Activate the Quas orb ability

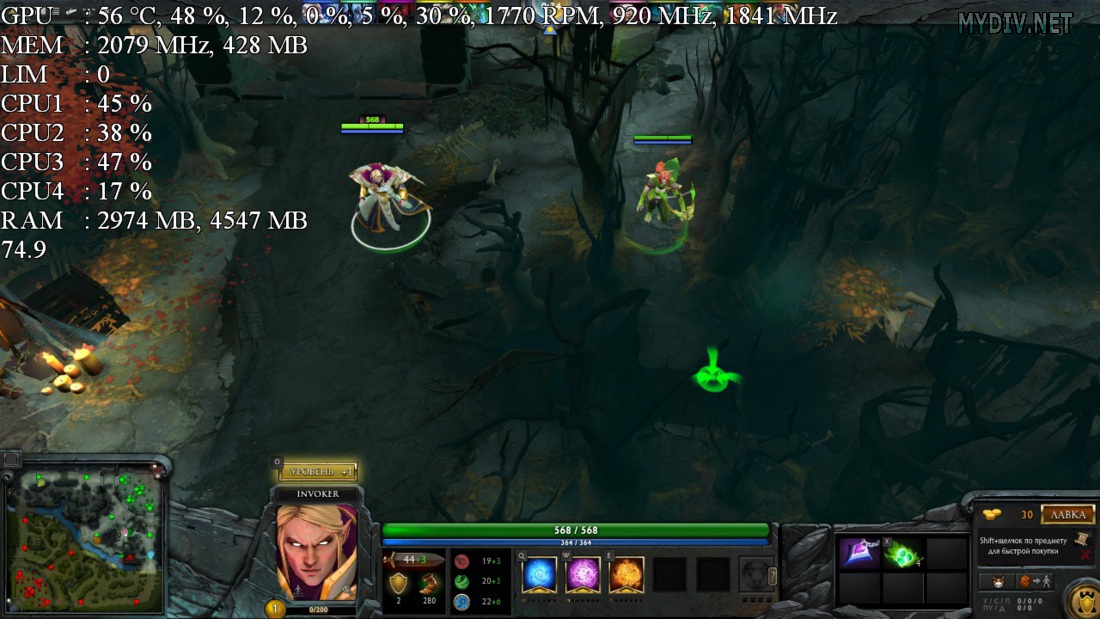coord(540,575)
